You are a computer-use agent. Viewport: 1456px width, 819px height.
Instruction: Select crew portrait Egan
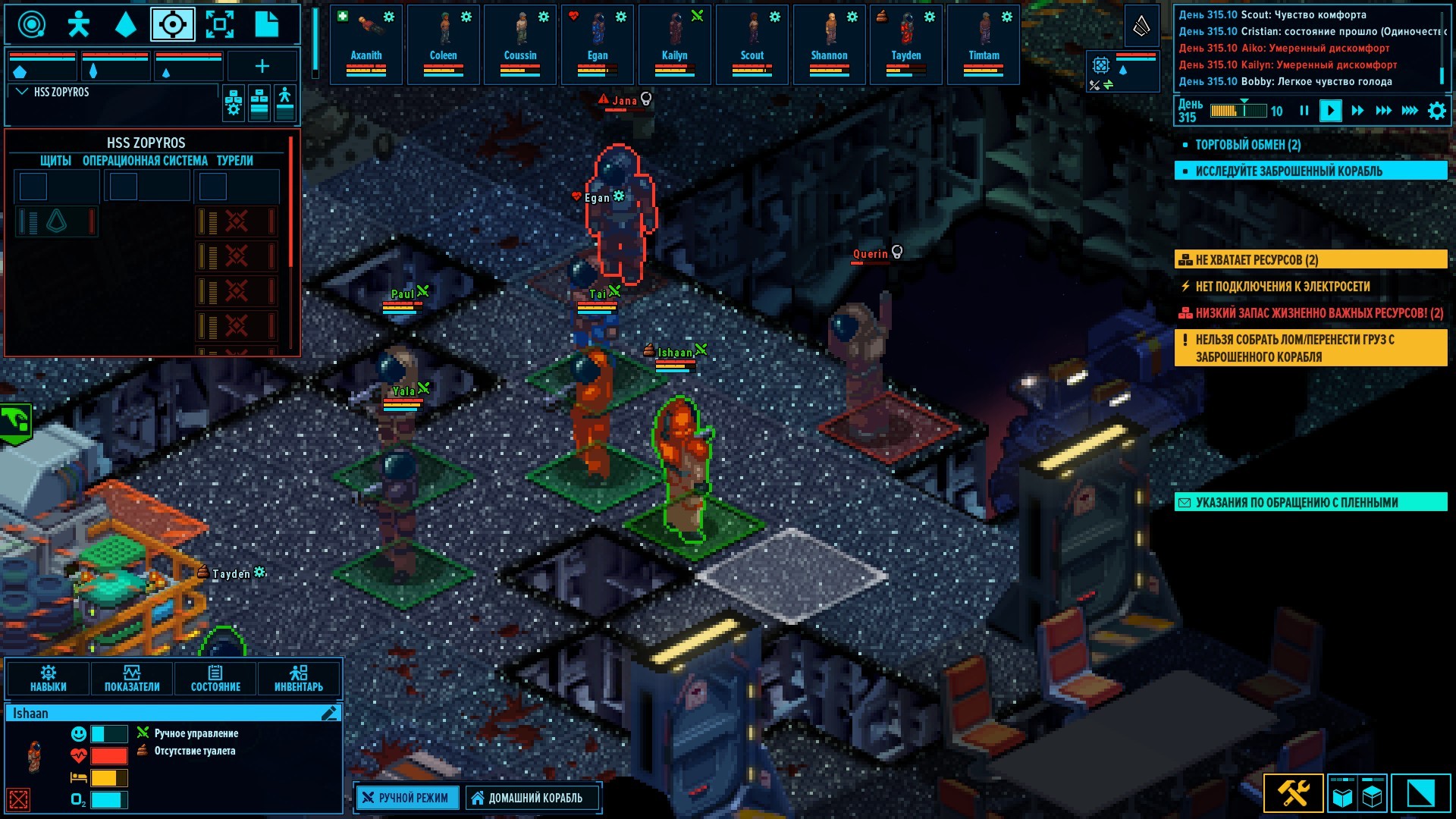(x=598, y=44)
